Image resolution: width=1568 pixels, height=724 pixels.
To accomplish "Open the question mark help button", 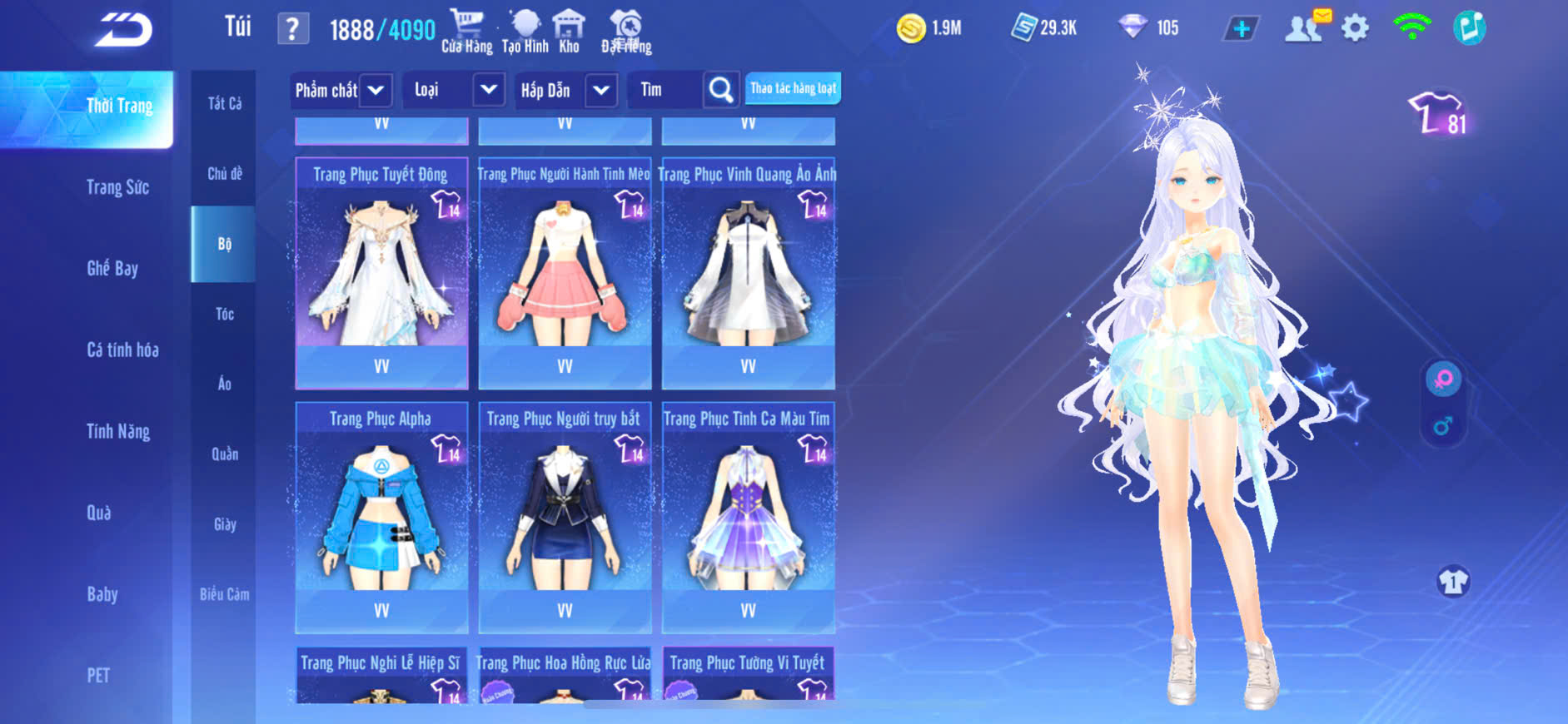I will point(292,29).
